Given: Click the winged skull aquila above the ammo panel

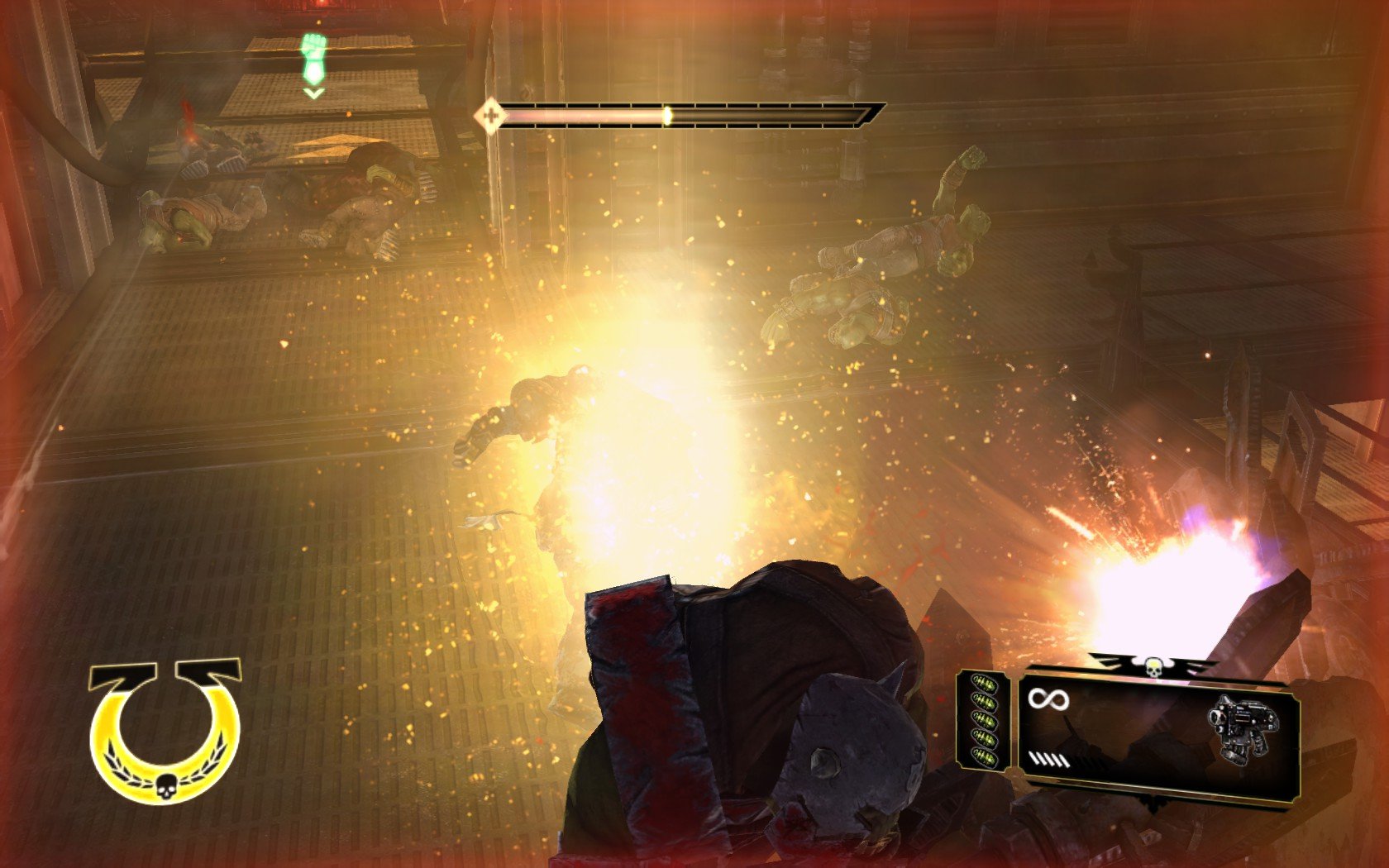Looking at the screenshot, I should click(x=1153, y=665).
